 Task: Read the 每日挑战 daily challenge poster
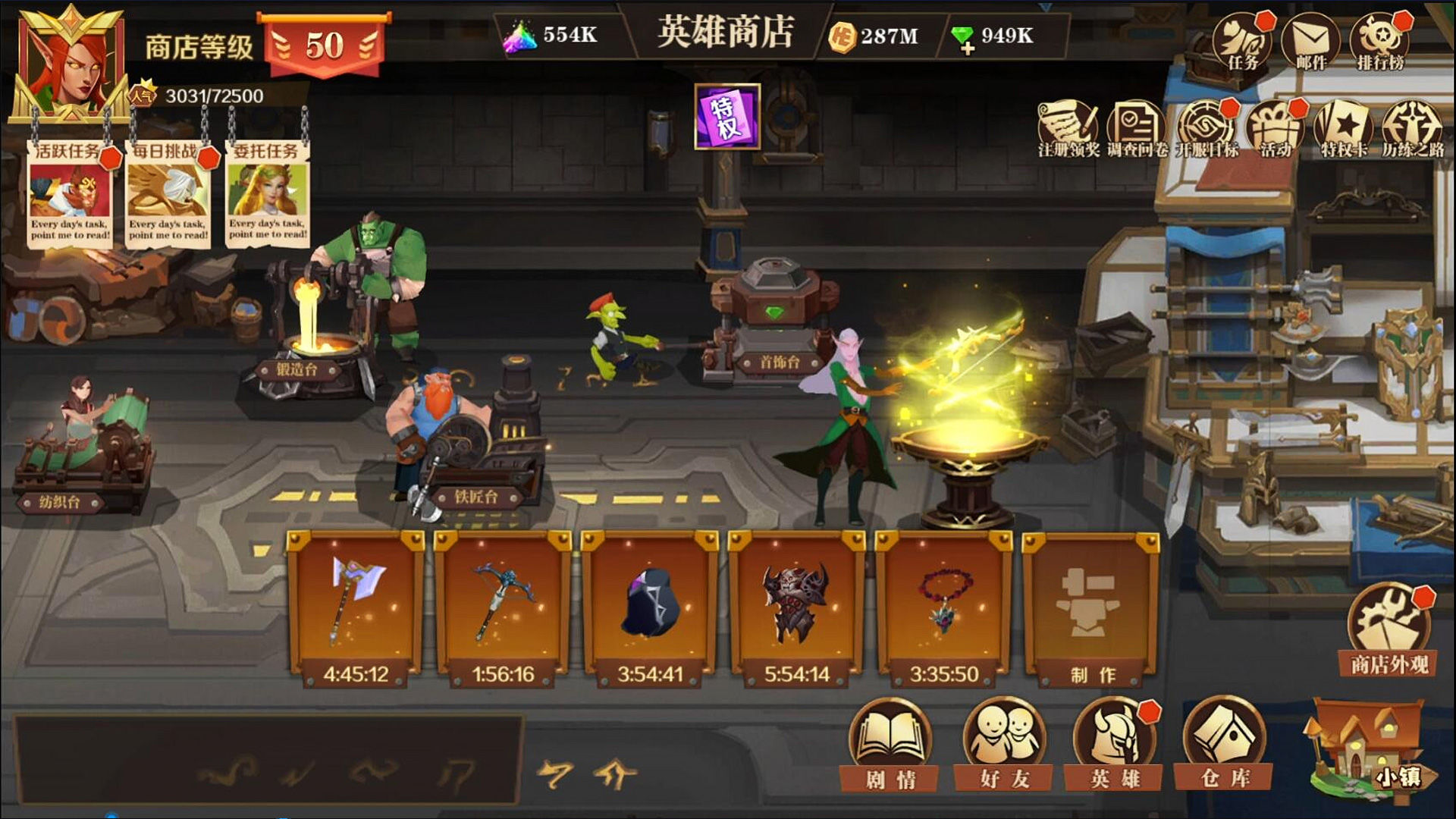[x=168, y=193]
